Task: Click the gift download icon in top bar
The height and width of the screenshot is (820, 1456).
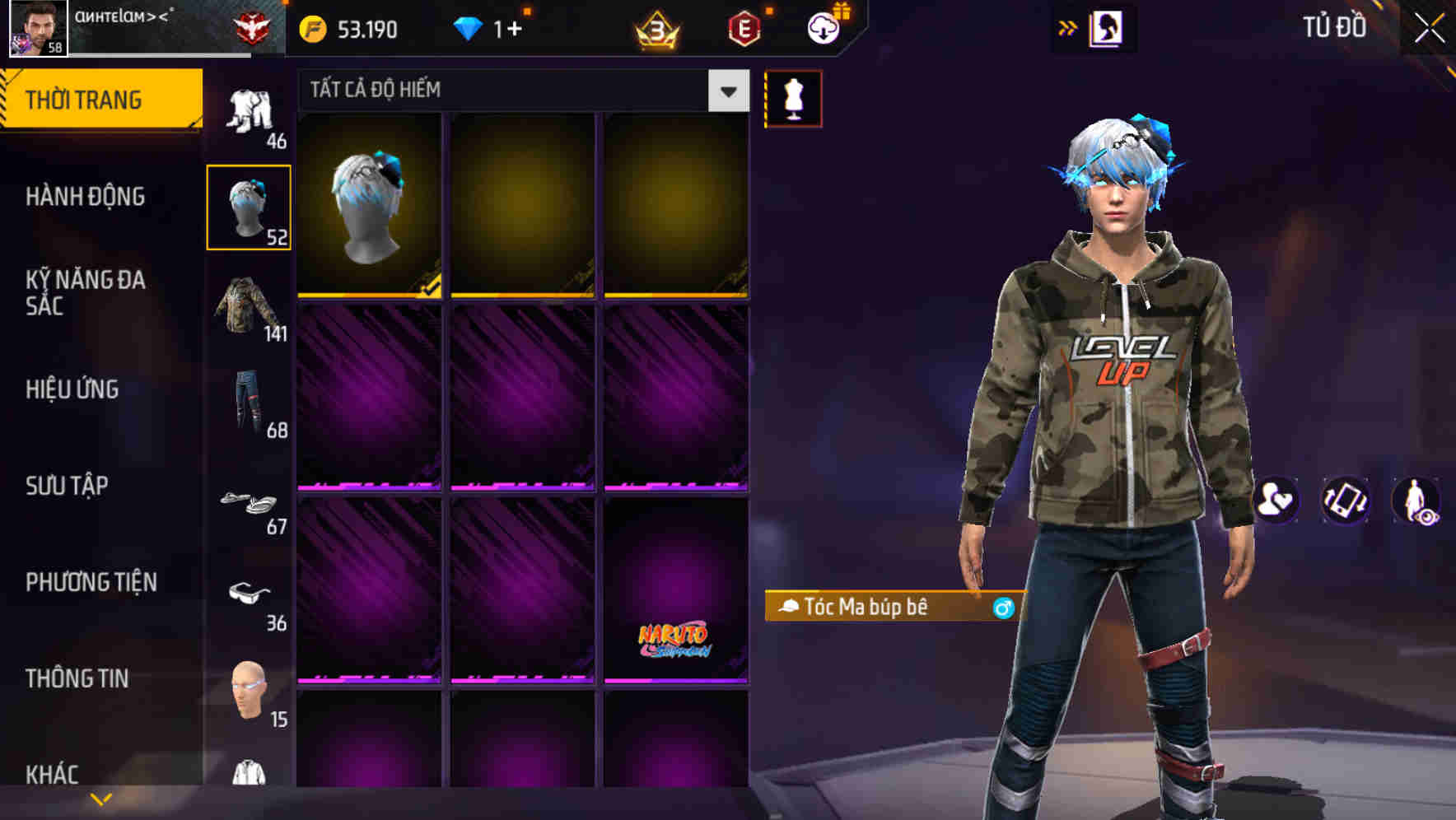Action: (x=823, y=27)
